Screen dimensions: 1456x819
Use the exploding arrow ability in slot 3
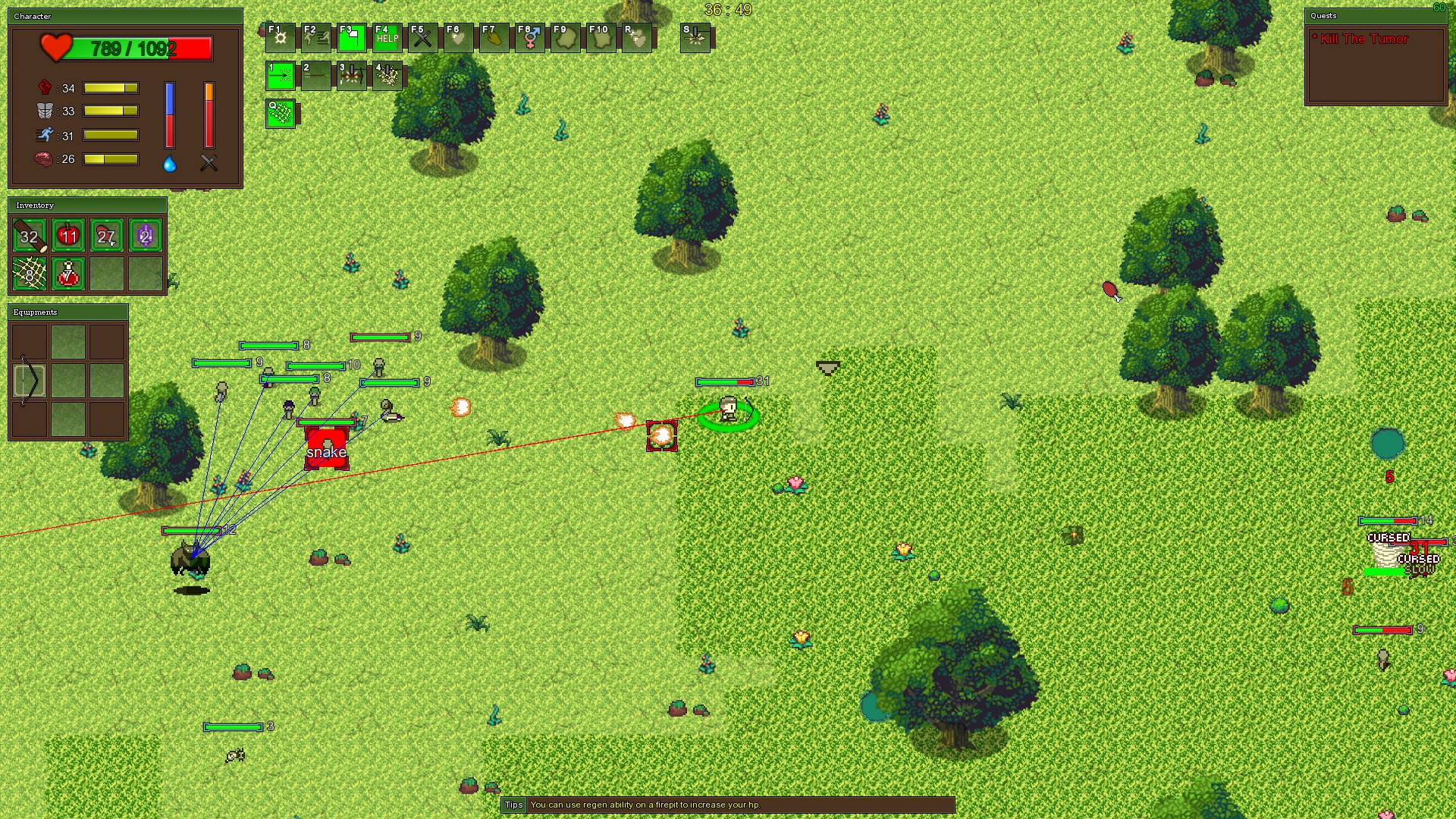(x=351, y=76)
